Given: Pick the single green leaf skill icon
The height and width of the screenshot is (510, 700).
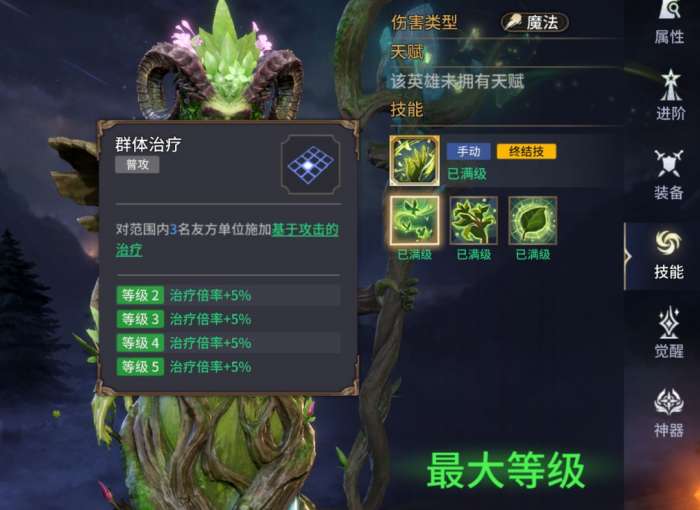Looking at the screenshot, I should (532, 221).
